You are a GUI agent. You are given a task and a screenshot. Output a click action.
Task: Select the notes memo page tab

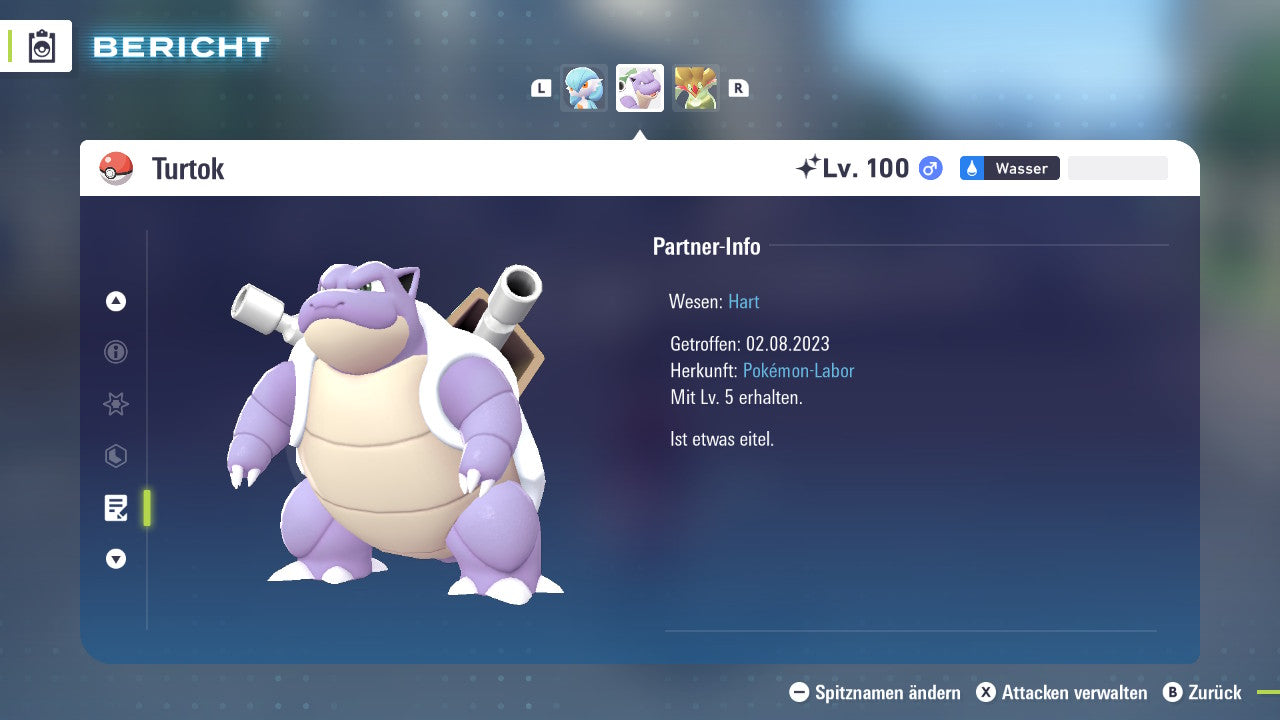pyautogui.click(x=116, y=508)
